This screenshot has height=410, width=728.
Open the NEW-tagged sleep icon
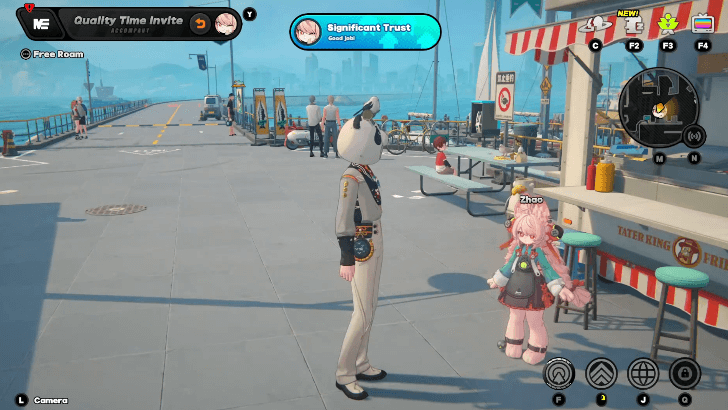[x=633, y=24]
